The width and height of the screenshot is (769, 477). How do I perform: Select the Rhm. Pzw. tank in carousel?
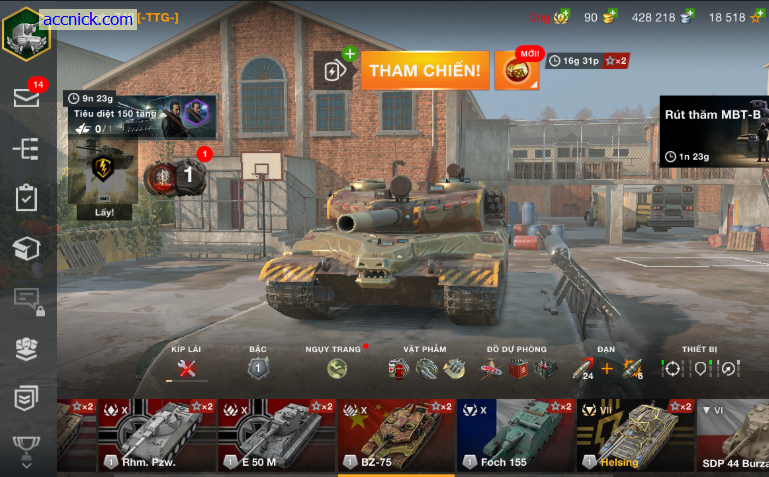tap(157, 435)
